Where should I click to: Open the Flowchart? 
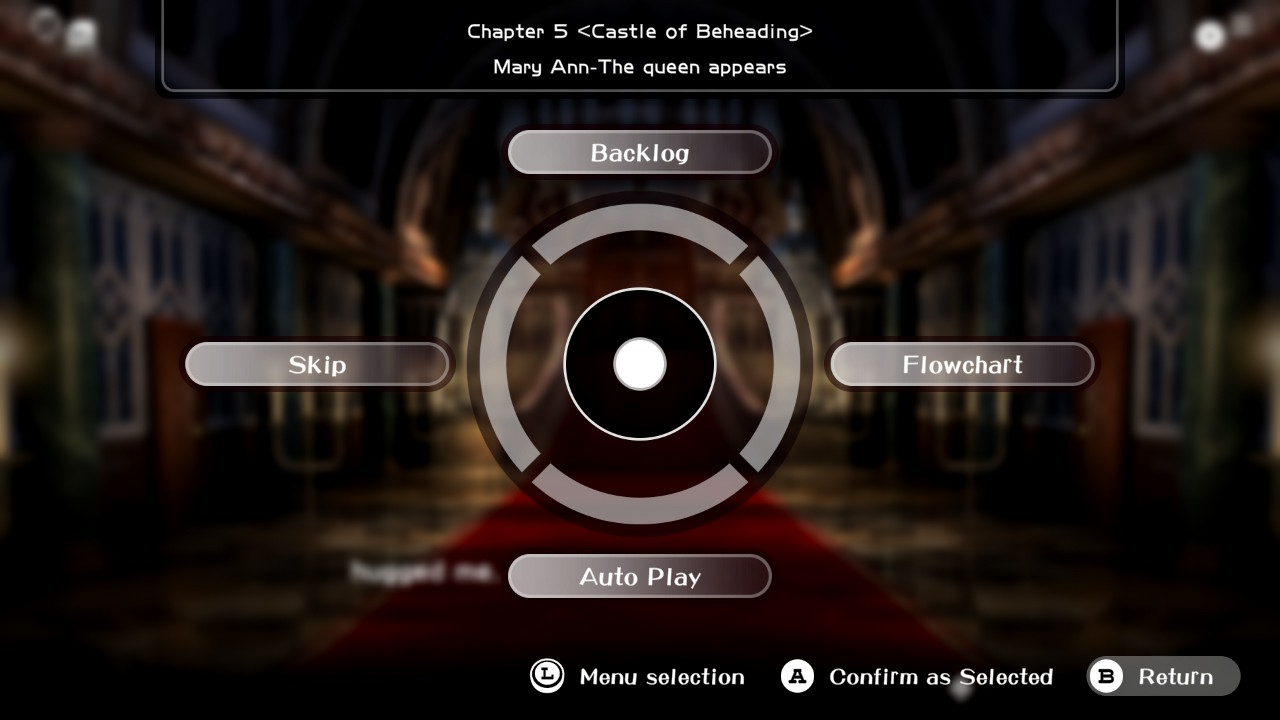pyautogui.click(x=961, y=364)
